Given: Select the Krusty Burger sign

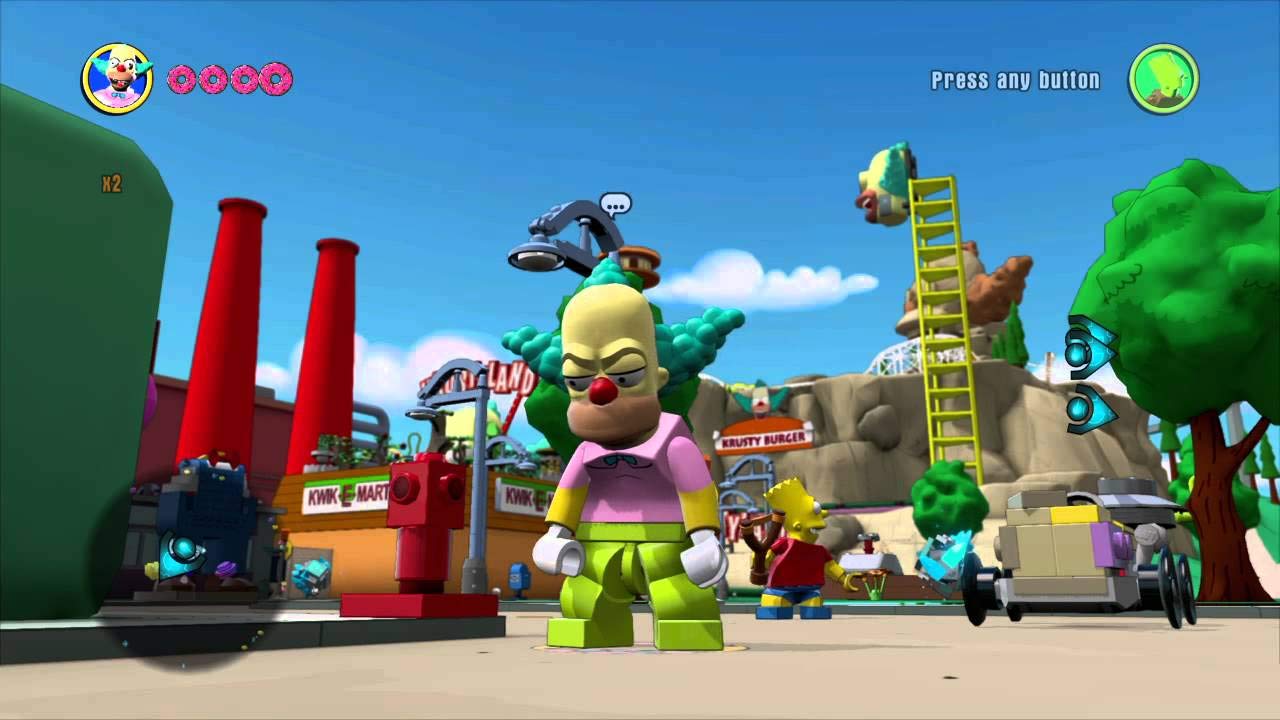Looking at the screenshot, I should pos(764,437).
